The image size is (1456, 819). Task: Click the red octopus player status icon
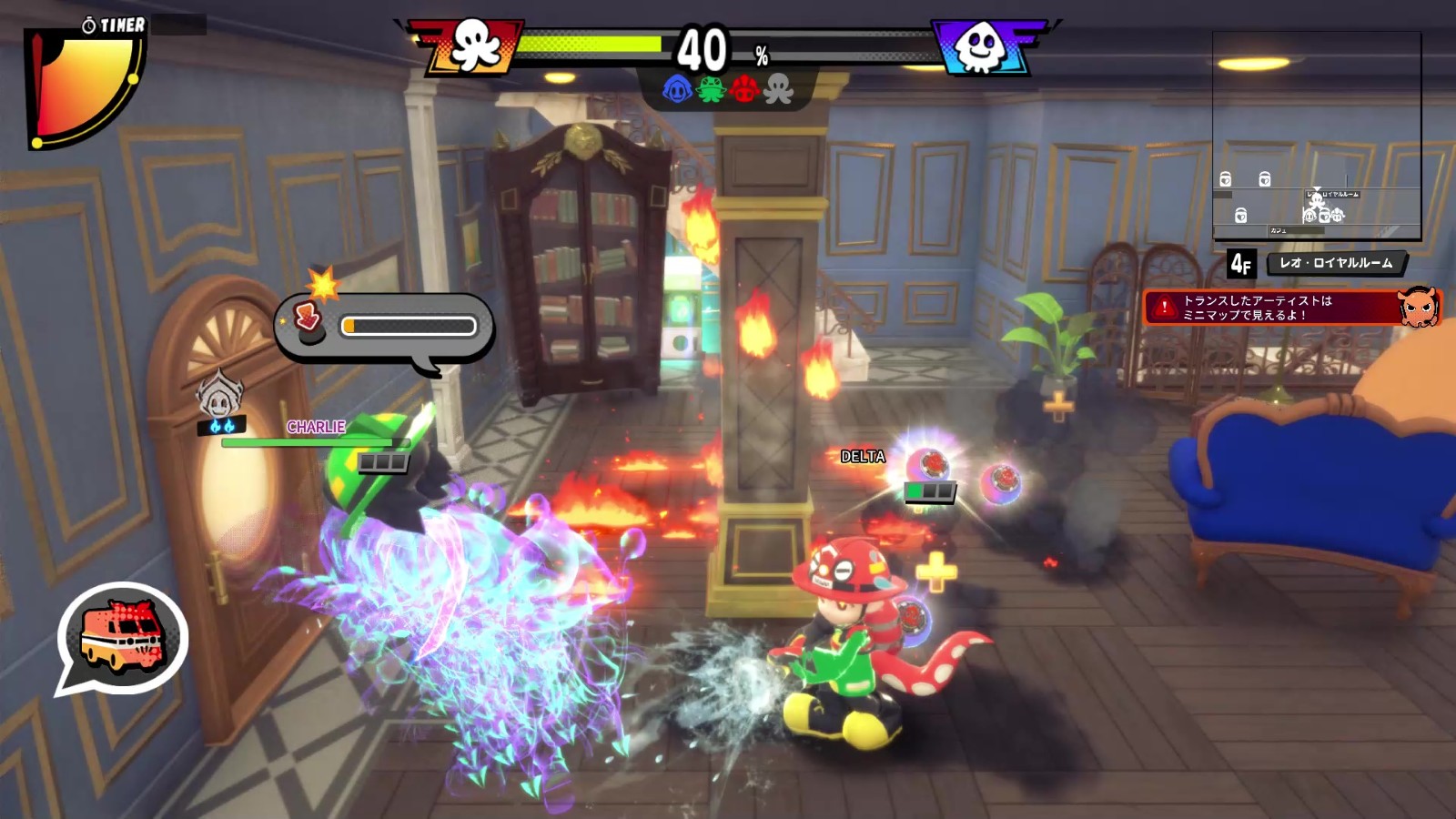[x=744, y=89]
